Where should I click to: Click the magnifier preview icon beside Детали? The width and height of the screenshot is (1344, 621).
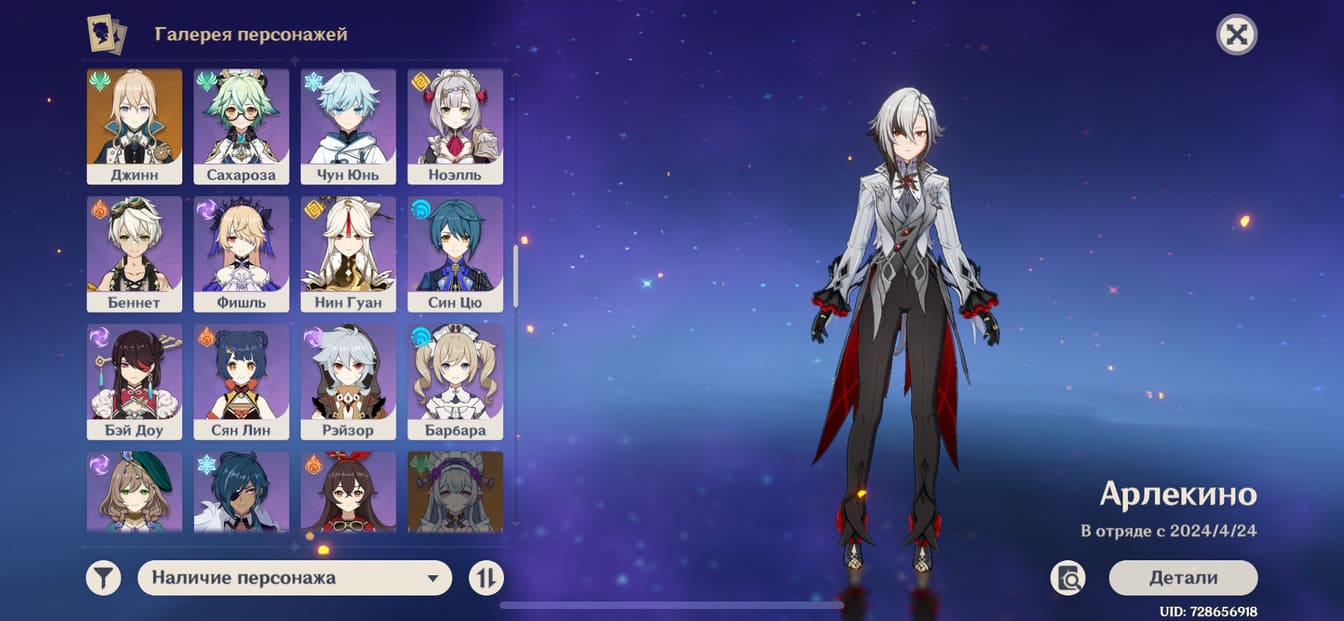[1068, 578]
